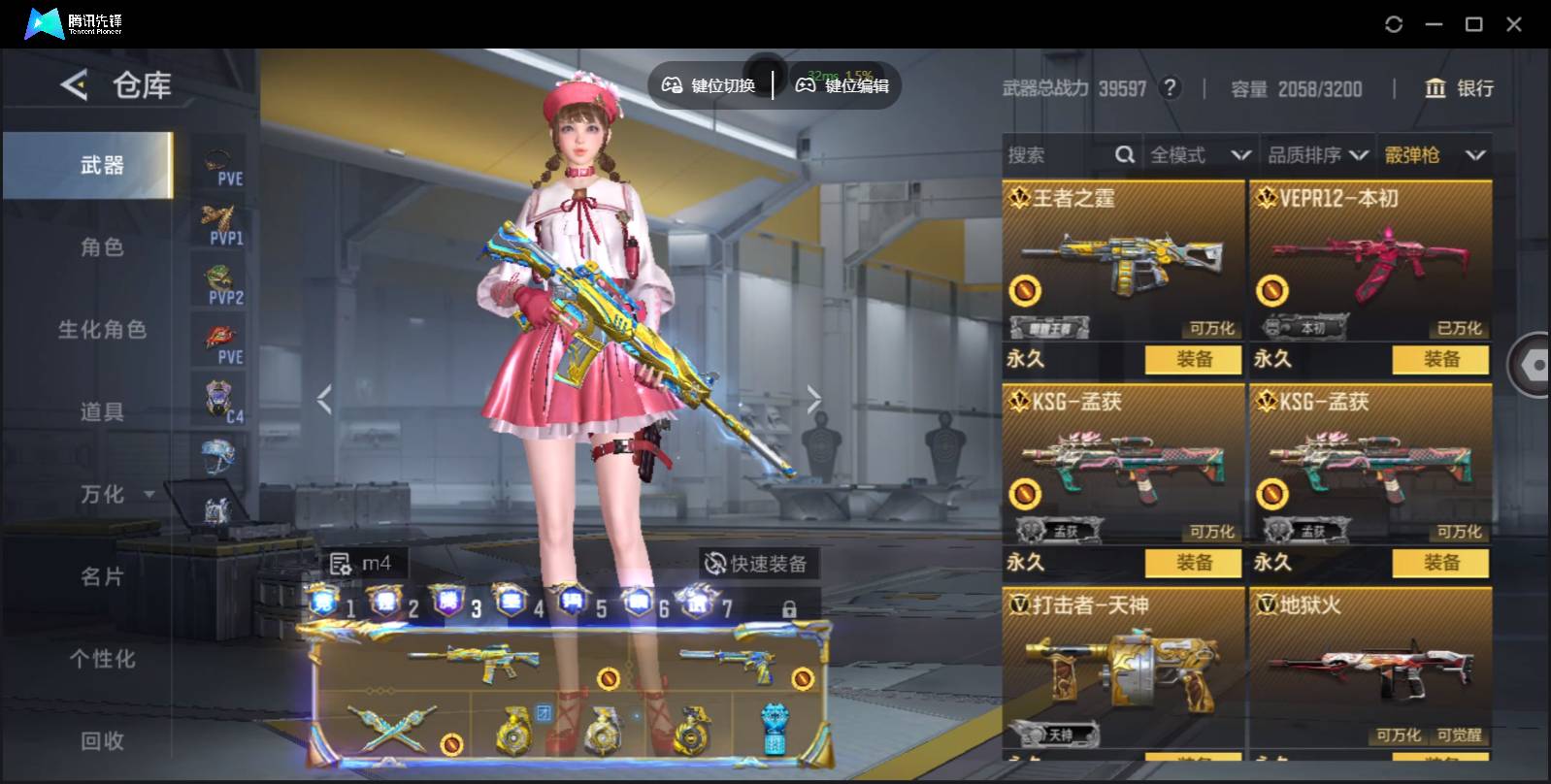The image size is (1551, 784).
Task: Select the 道具 category
Action: [x=102, y=412]
